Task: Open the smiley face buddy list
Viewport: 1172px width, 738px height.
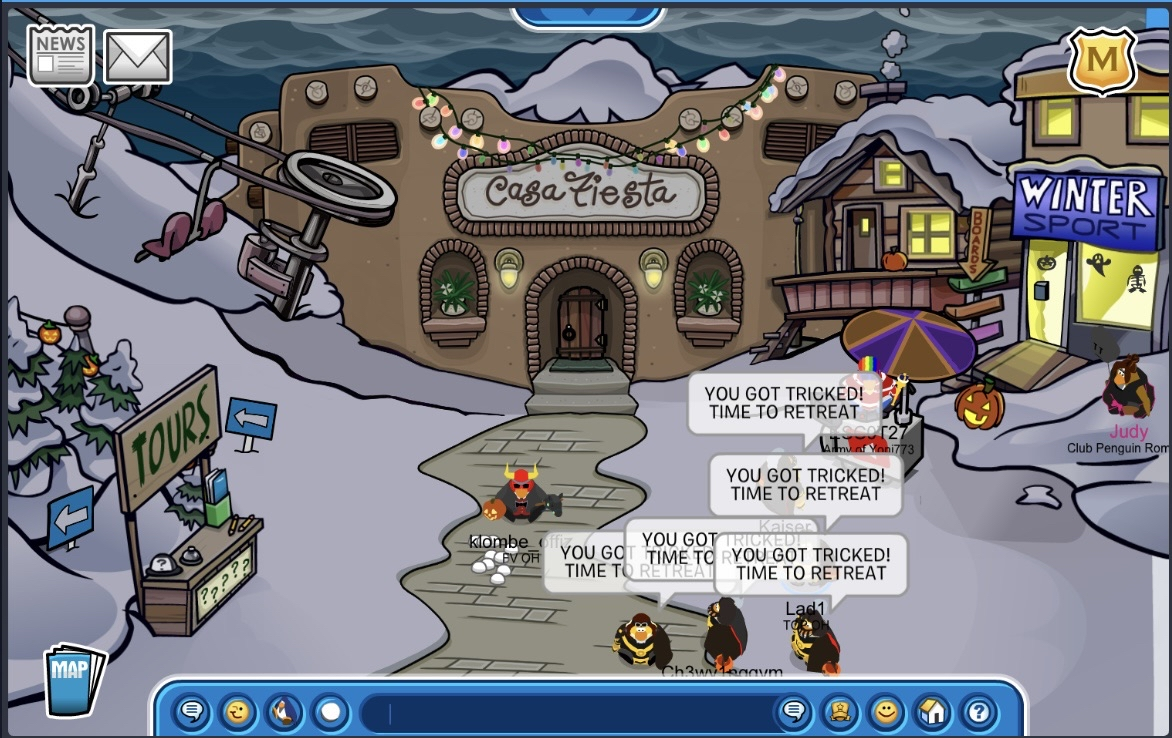Action: [886, 713]
